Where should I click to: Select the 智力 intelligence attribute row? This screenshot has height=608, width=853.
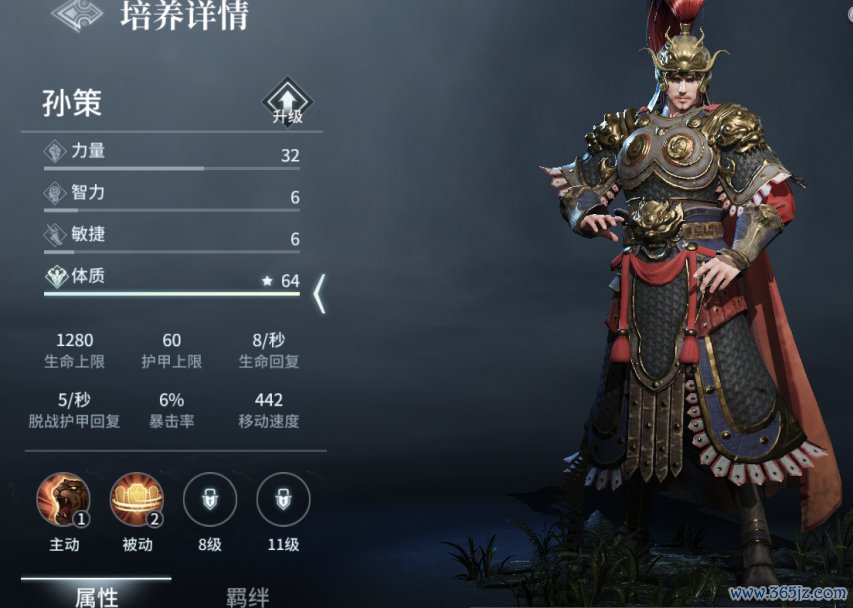(x=172, y=195)
